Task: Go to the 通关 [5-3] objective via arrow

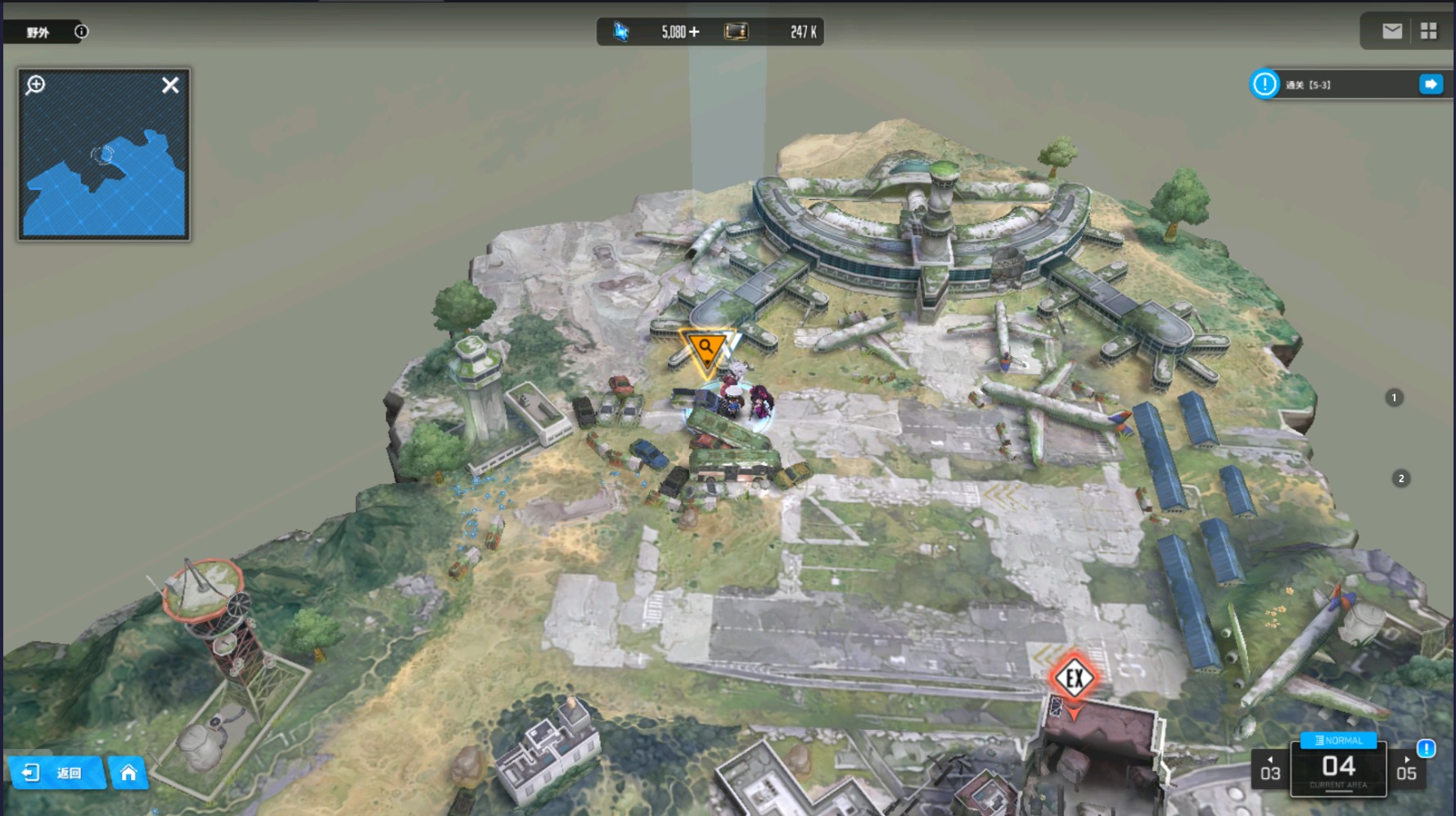Action: point(1431,84)
